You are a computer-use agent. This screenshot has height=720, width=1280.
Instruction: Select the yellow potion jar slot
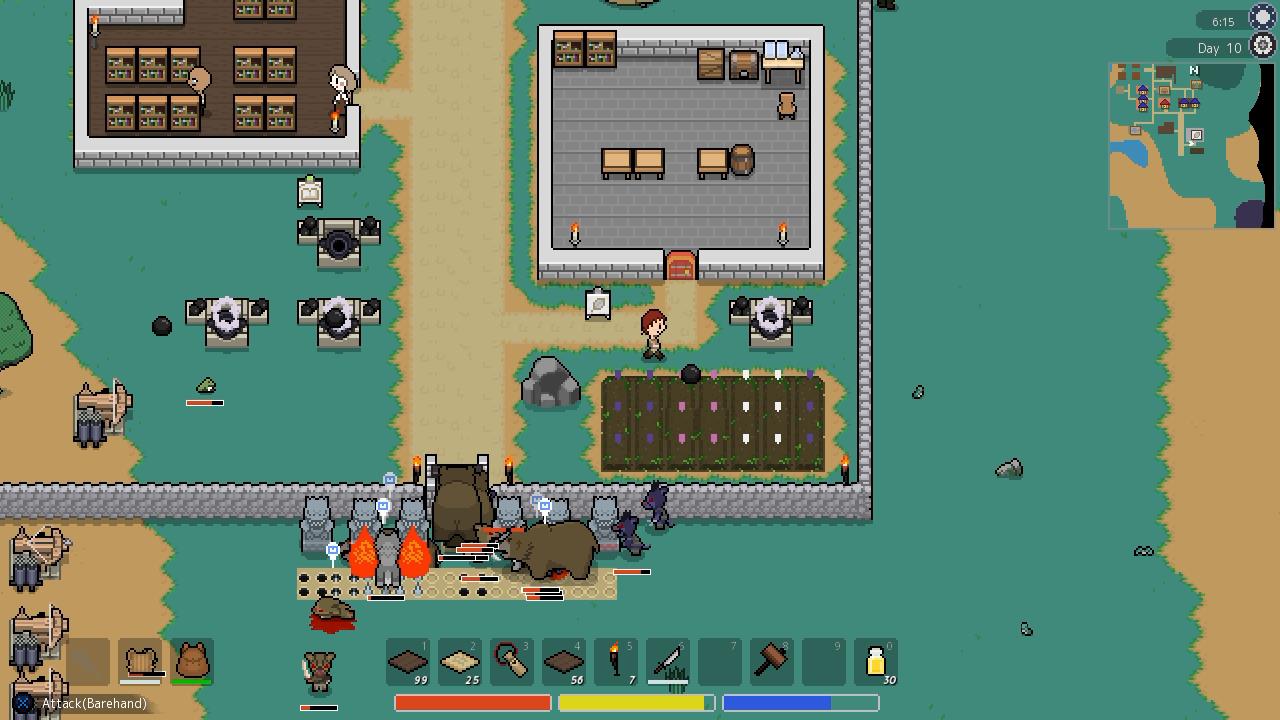(x=876, y=662)
